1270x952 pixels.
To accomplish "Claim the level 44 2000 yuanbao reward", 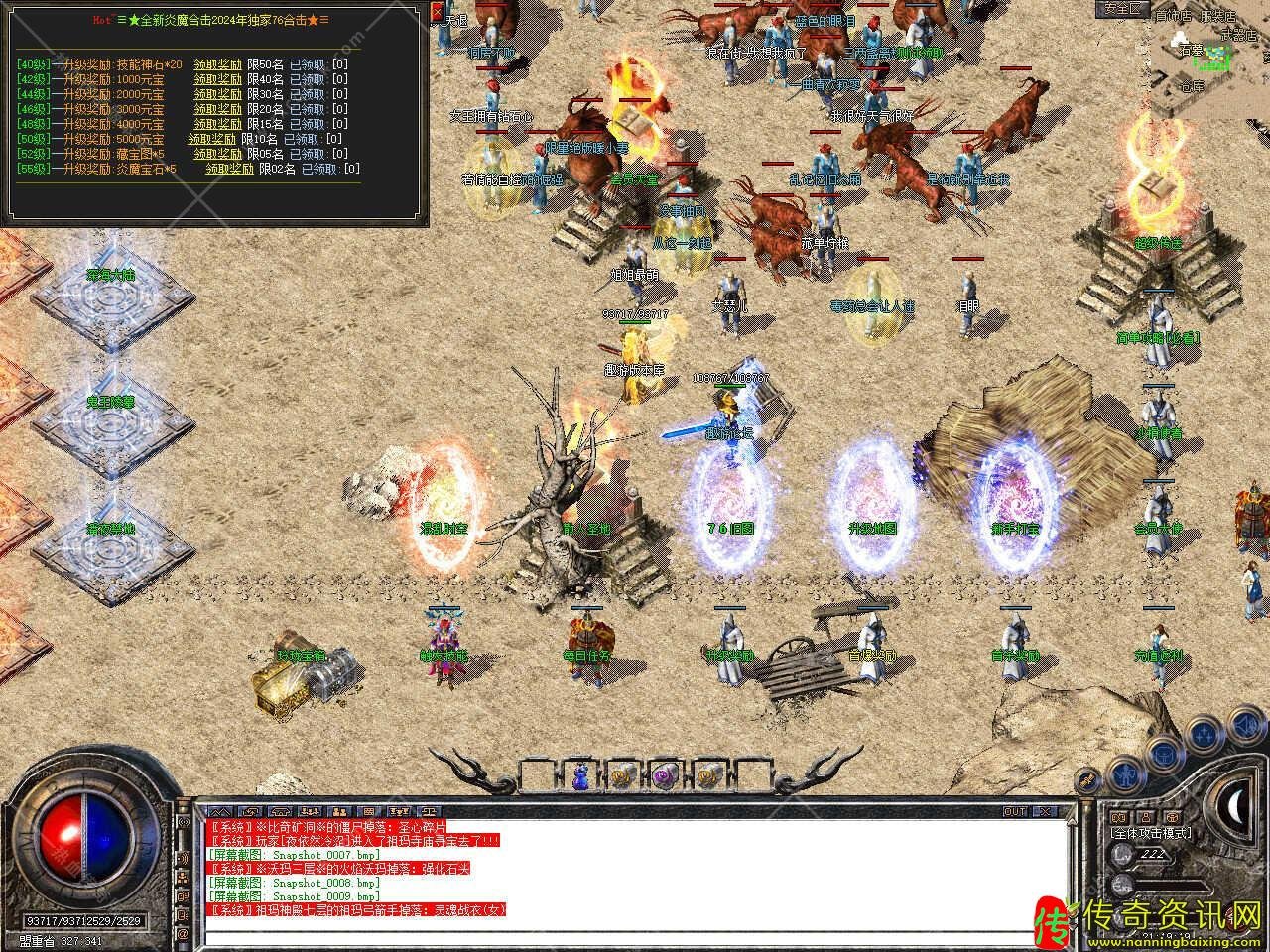I will 217,94.
